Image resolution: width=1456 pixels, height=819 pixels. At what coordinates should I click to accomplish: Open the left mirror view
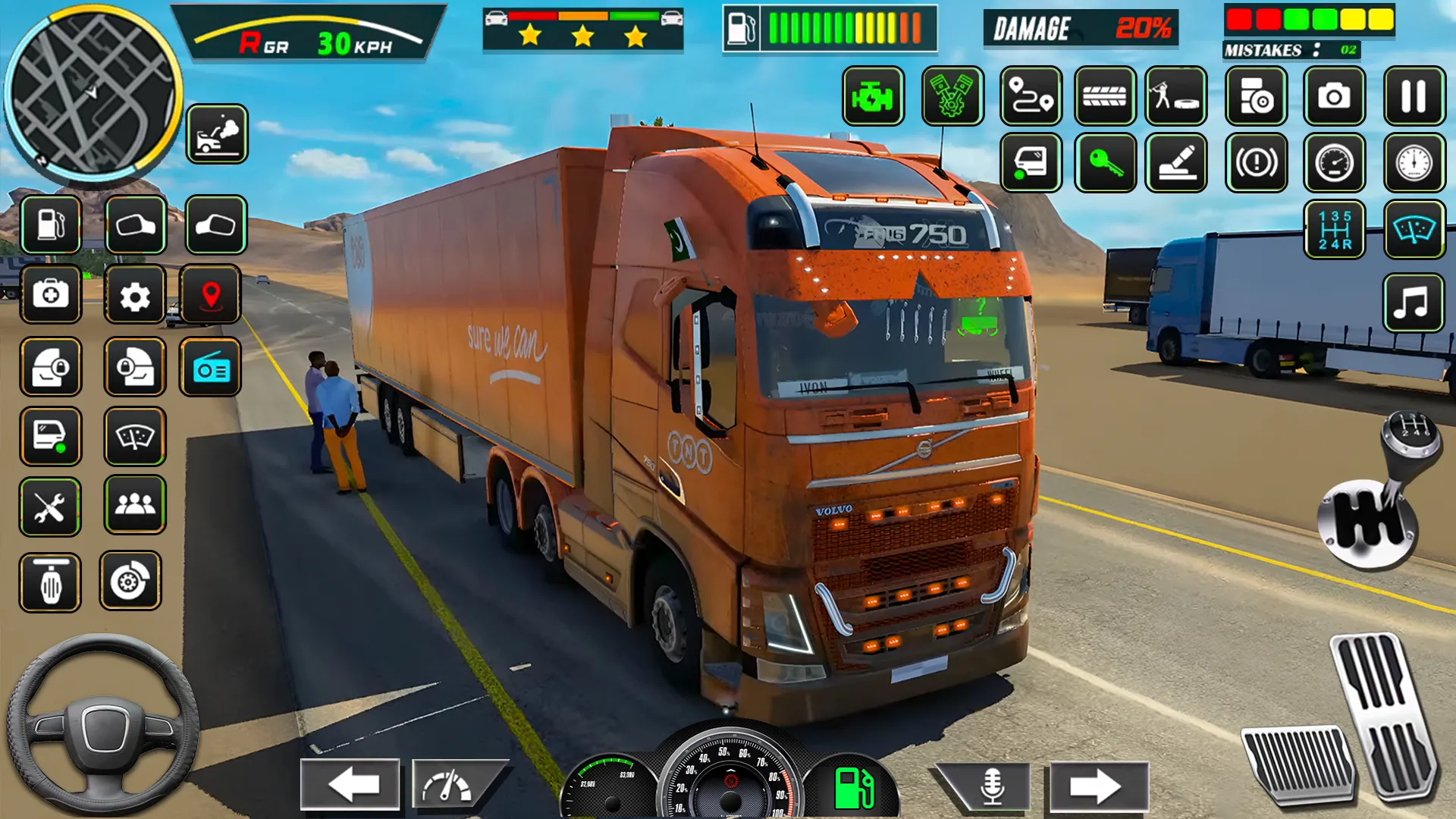(x=136, y=225)
